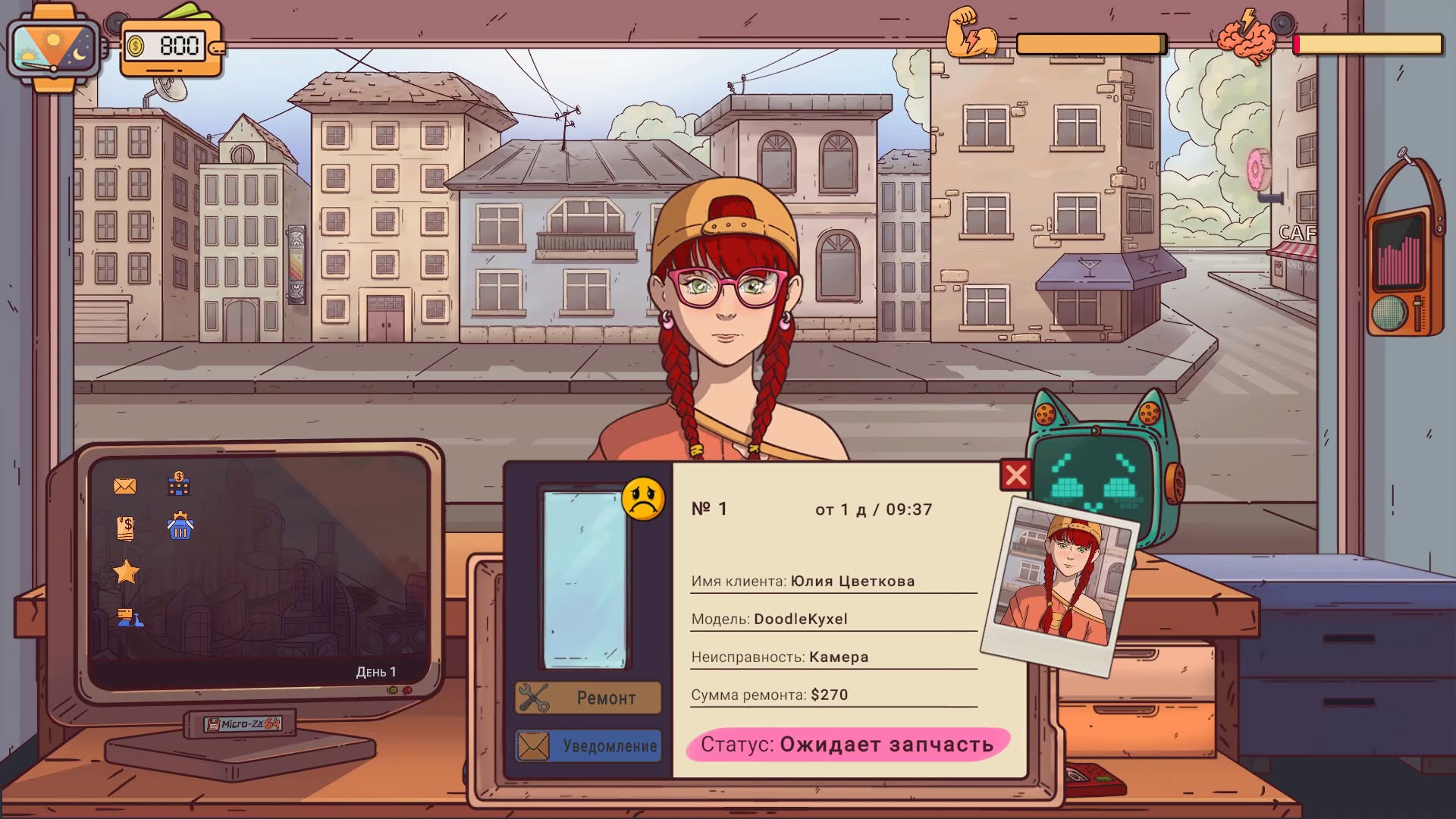Open the parts shop basket icon
This screenshot has width=1456, height=819.
180,526
